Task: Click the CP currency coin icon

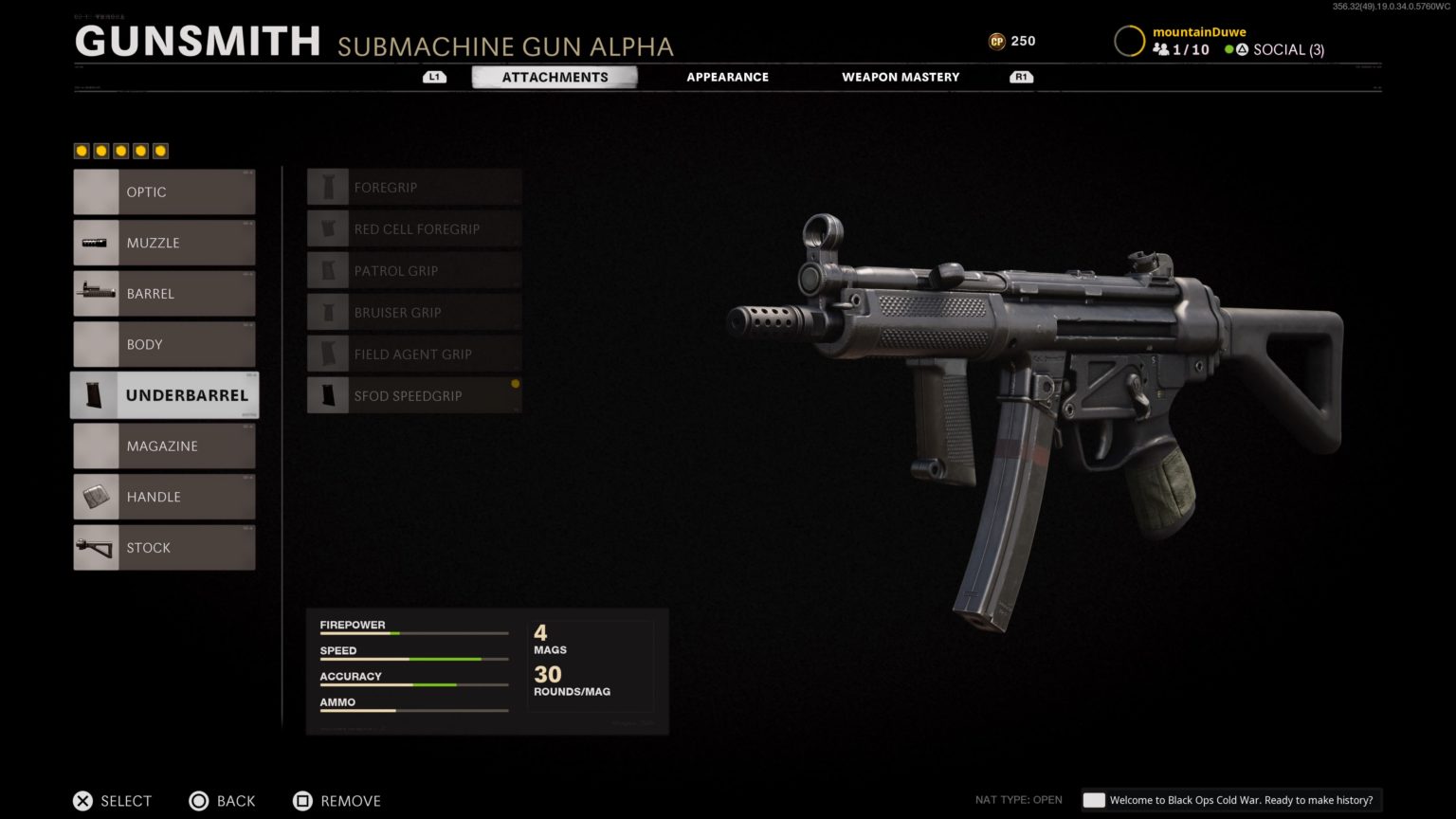Action: pyautogui.click(x=996, y=41)
